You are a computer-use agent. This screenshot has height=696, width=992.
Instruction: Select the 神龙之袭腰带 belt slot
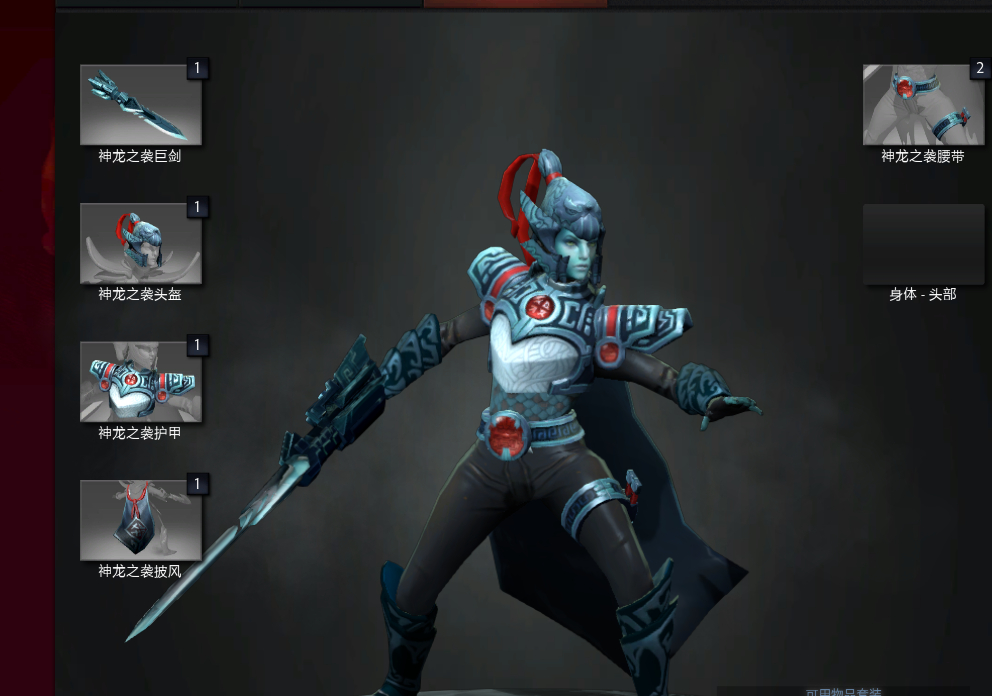[x=923, y=105]
